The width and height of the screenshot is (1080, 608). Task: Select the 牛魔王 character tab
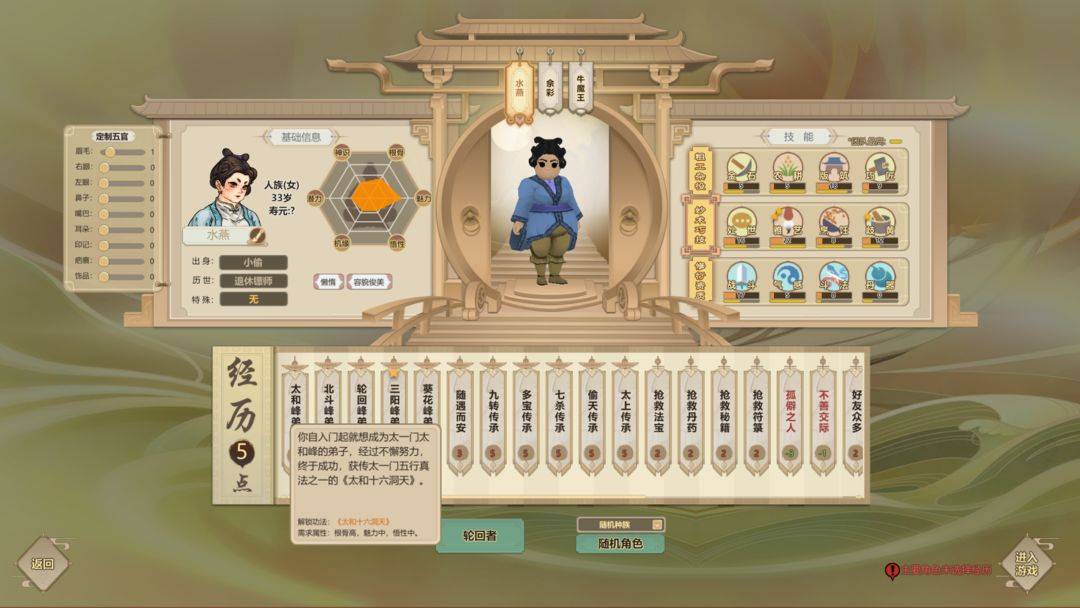[x=580, y=88]
